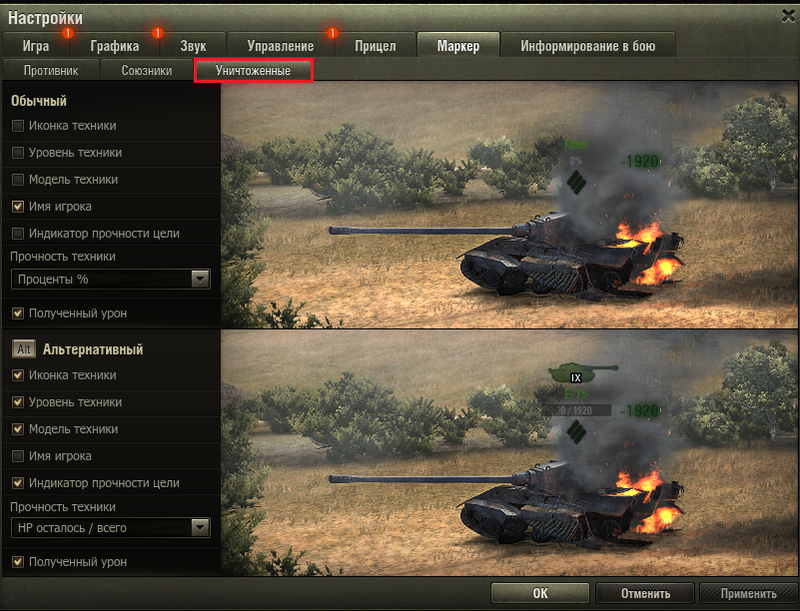Switch to Информирование в бою tab

tap(583, 46)
